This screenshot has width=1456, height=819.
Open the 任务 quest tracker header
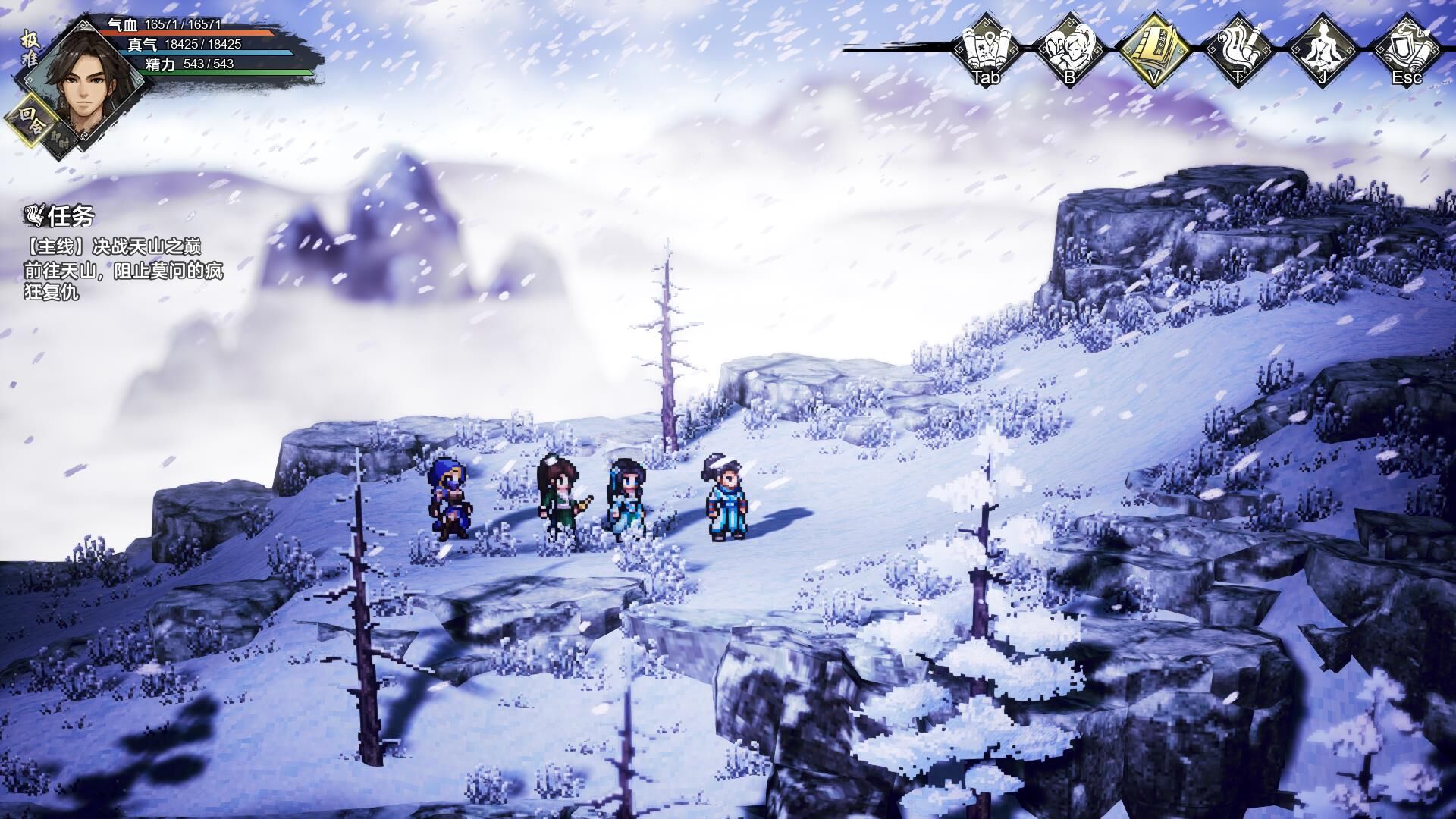[x=61, y=217]
